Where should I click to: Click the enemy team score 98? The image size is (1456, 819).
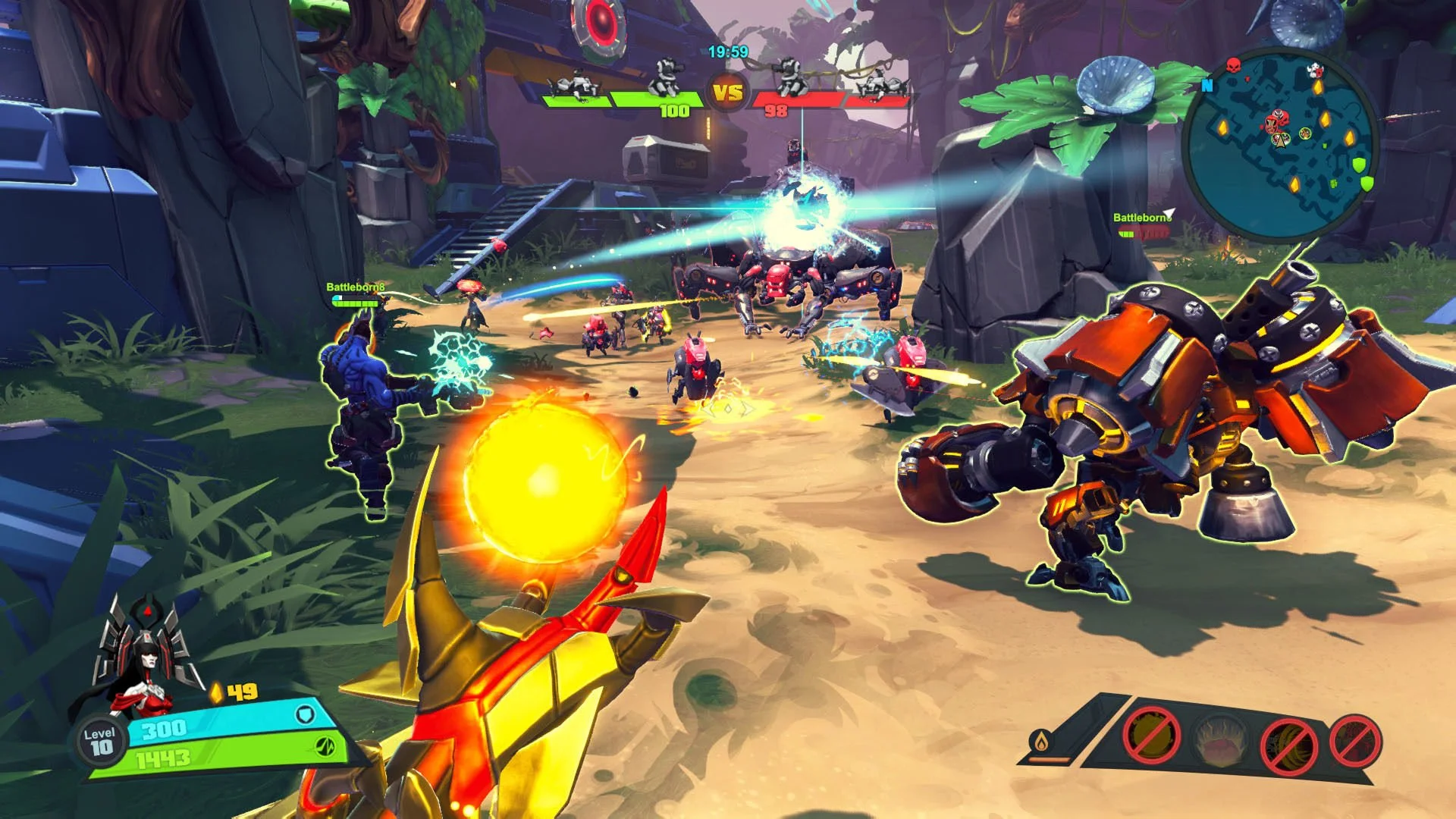776,110
